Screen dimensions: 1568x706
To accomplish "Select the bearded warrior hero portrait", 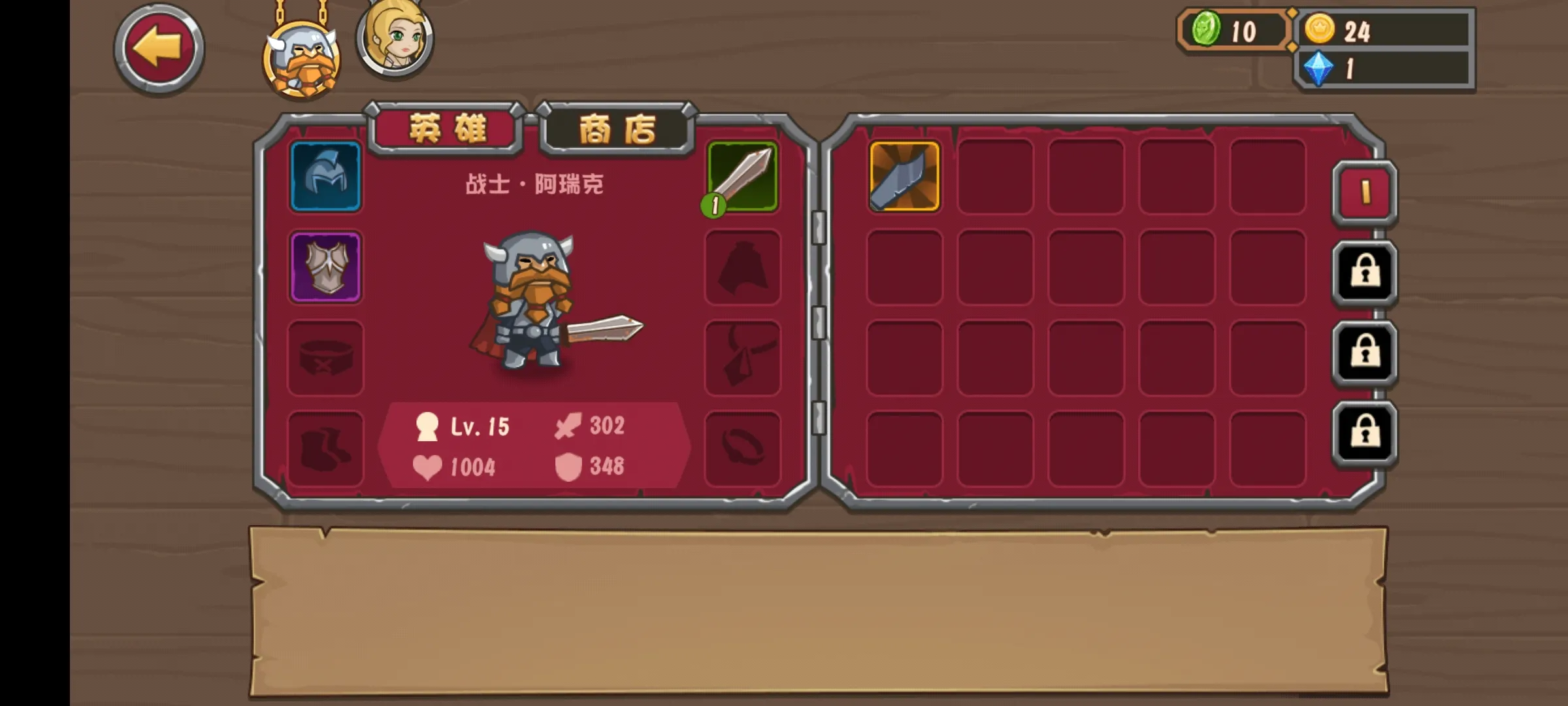I will coord(301,59).
